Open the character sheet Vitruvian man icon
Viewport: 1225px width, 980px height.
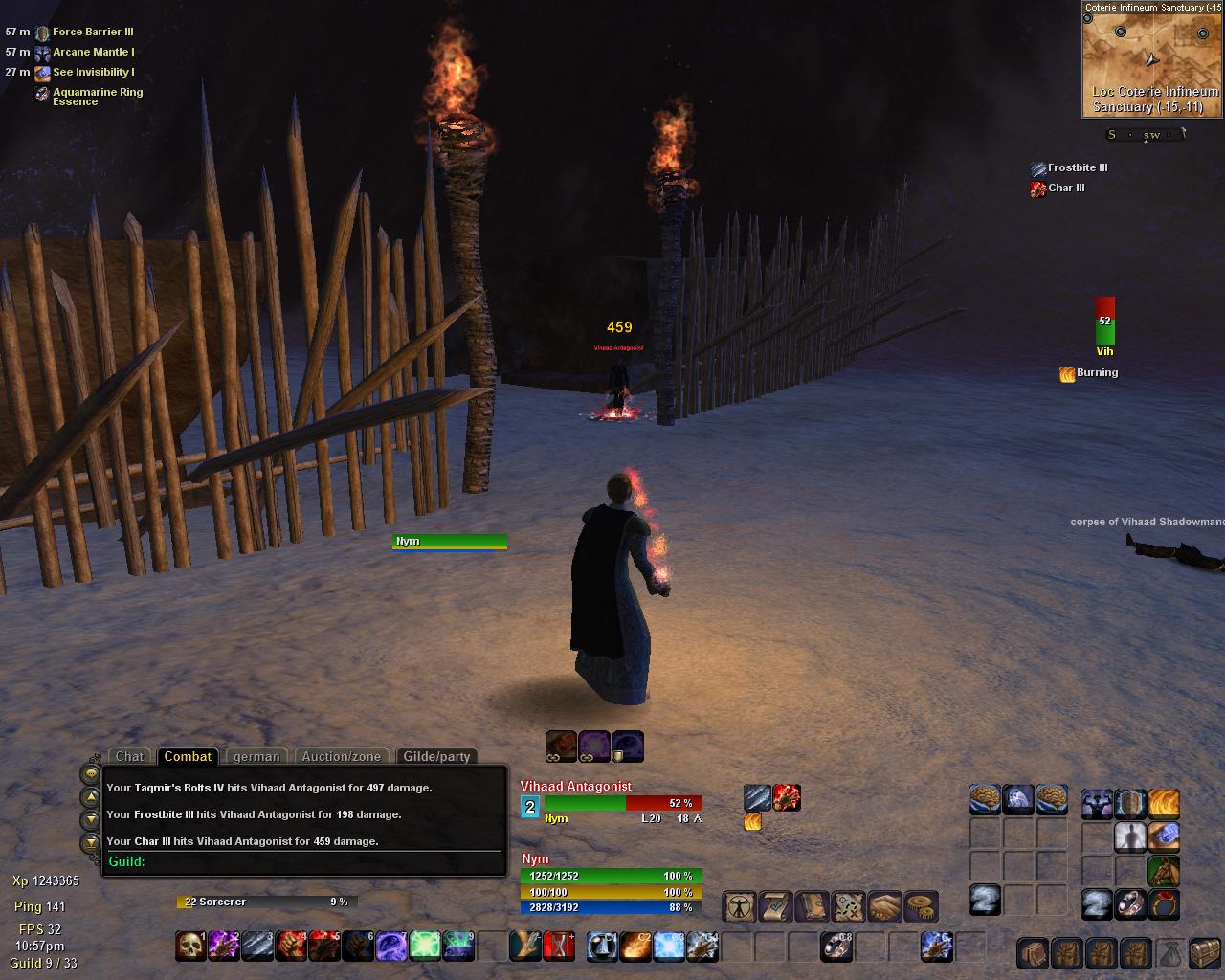(x=738, y=905)
